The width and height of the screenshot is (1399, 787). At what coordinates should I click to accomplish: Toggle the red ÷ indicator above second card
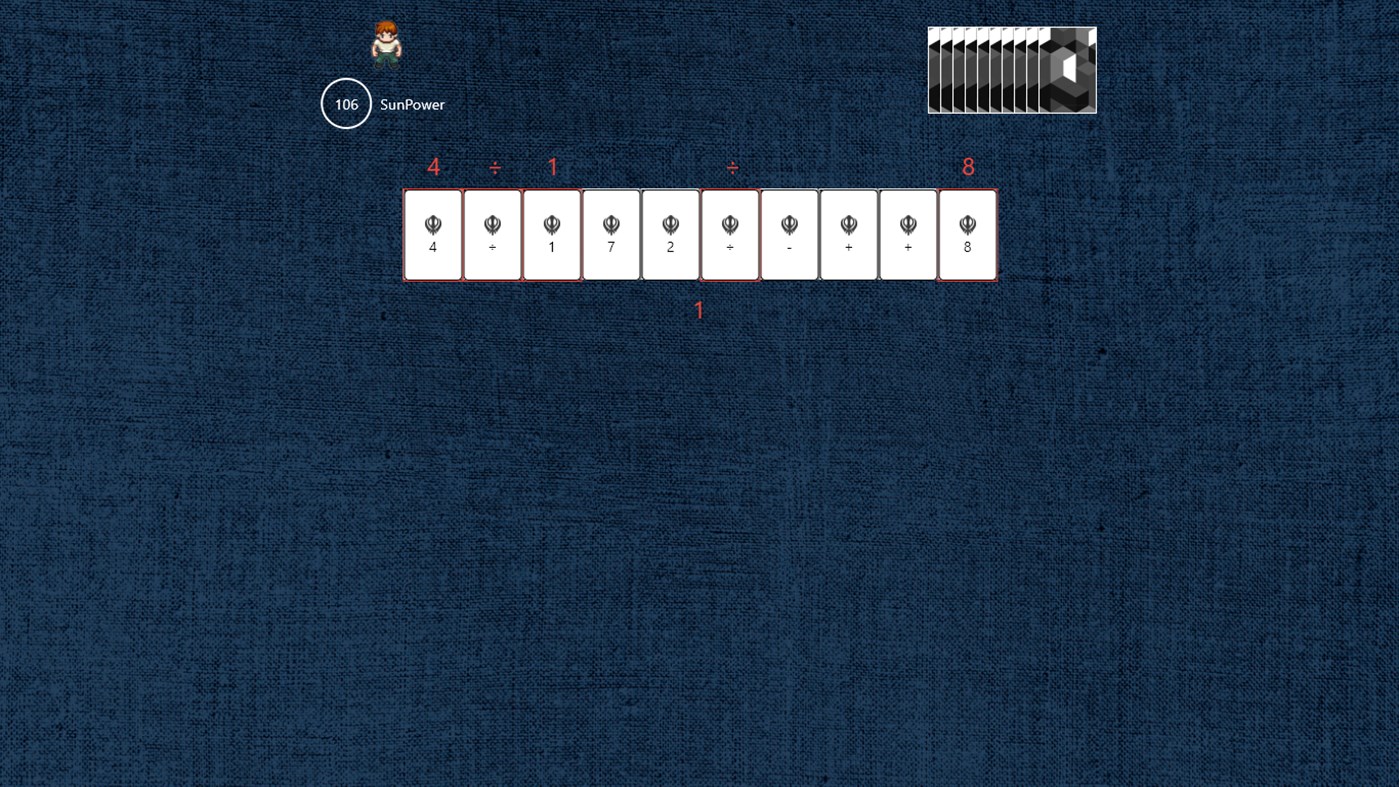(492, 167)
